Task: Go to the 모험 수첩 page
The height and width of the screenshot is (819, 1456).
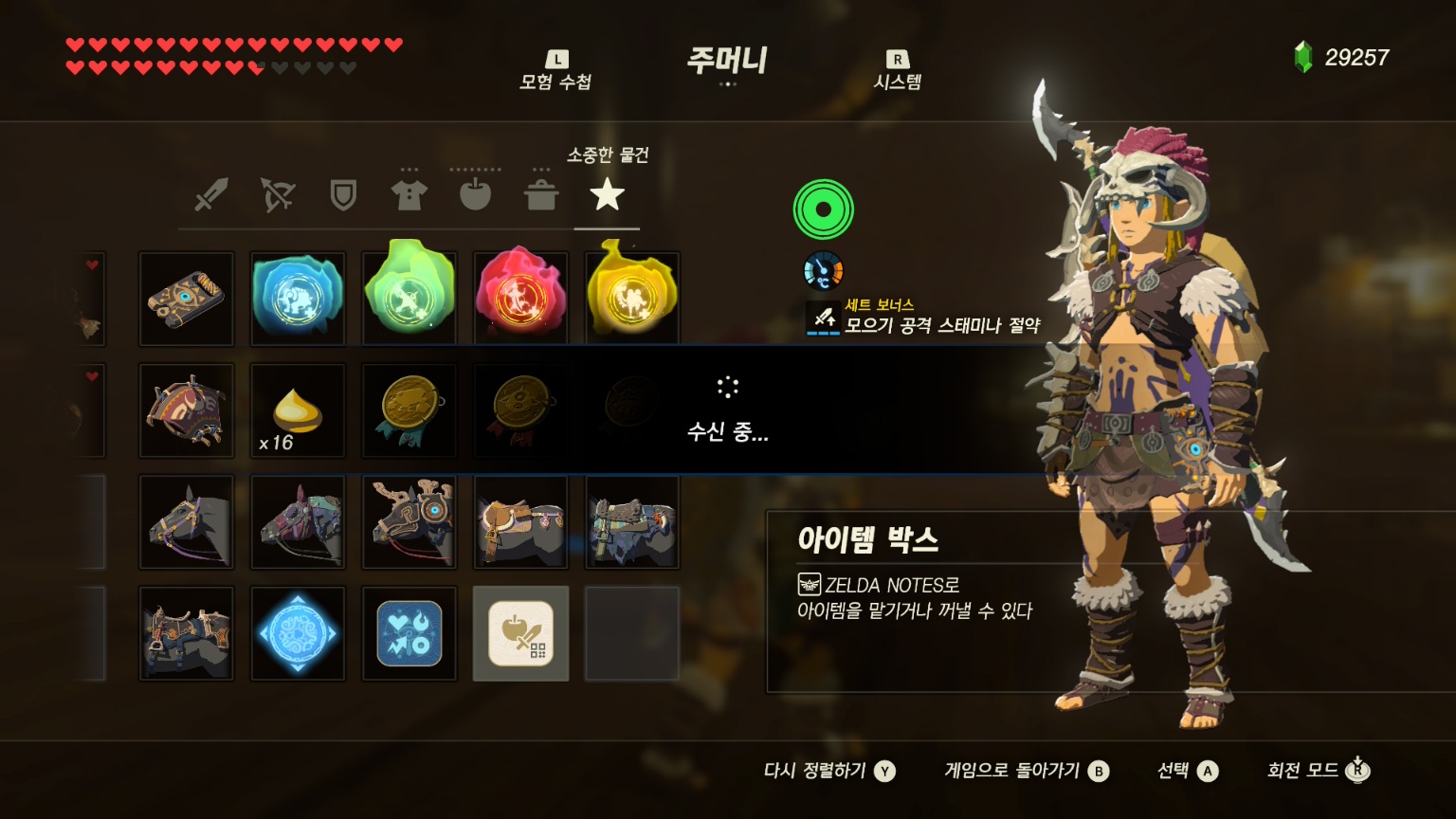Action: (555, 71)
